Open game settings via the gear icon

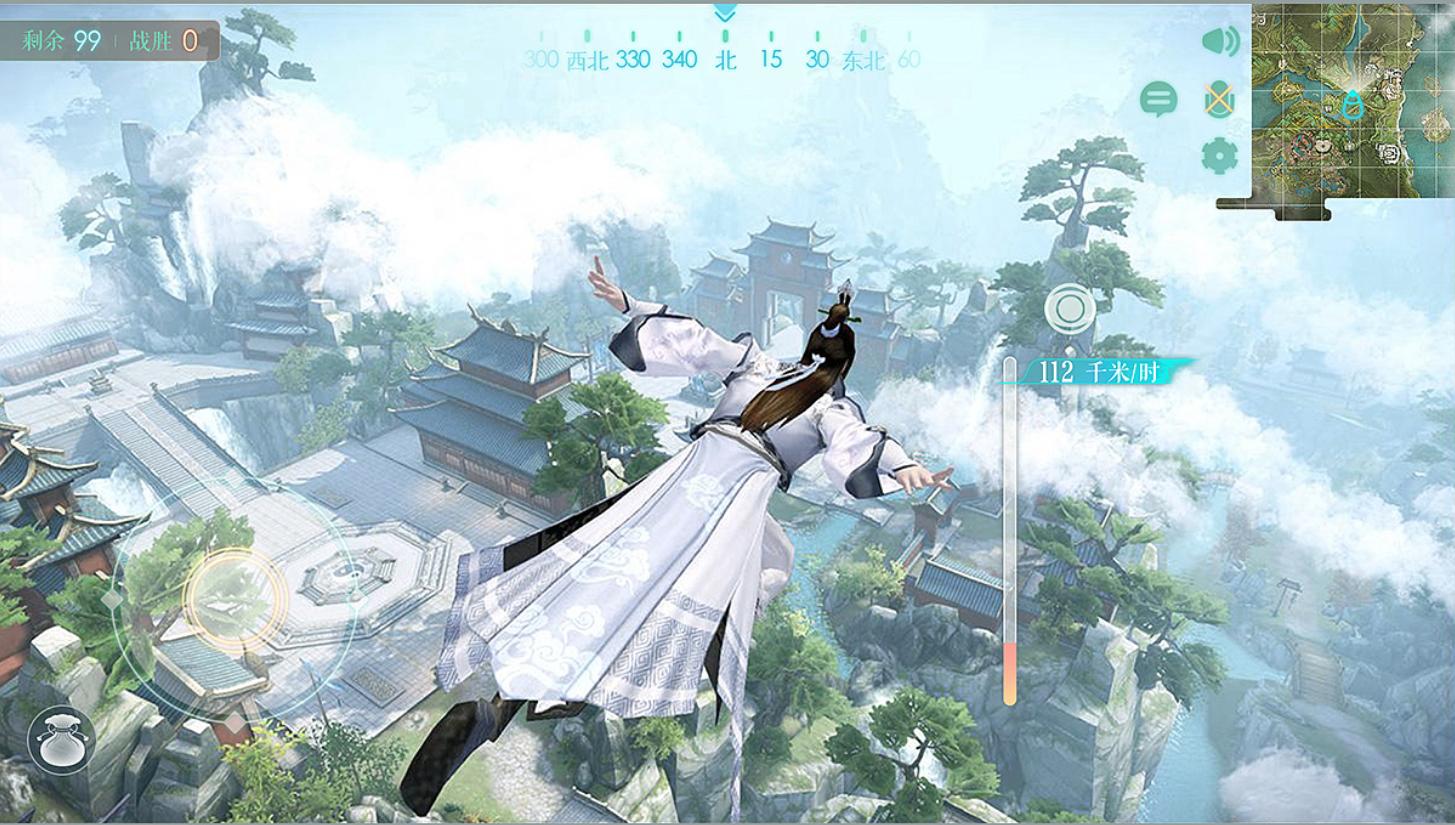coord(1219,155)
